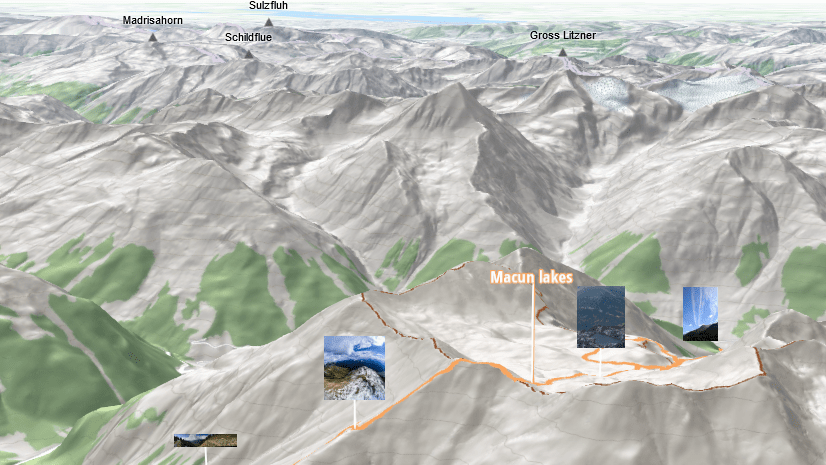
Task: Open the tall blue sky photo thumbnail
Action: pos(699,313)
